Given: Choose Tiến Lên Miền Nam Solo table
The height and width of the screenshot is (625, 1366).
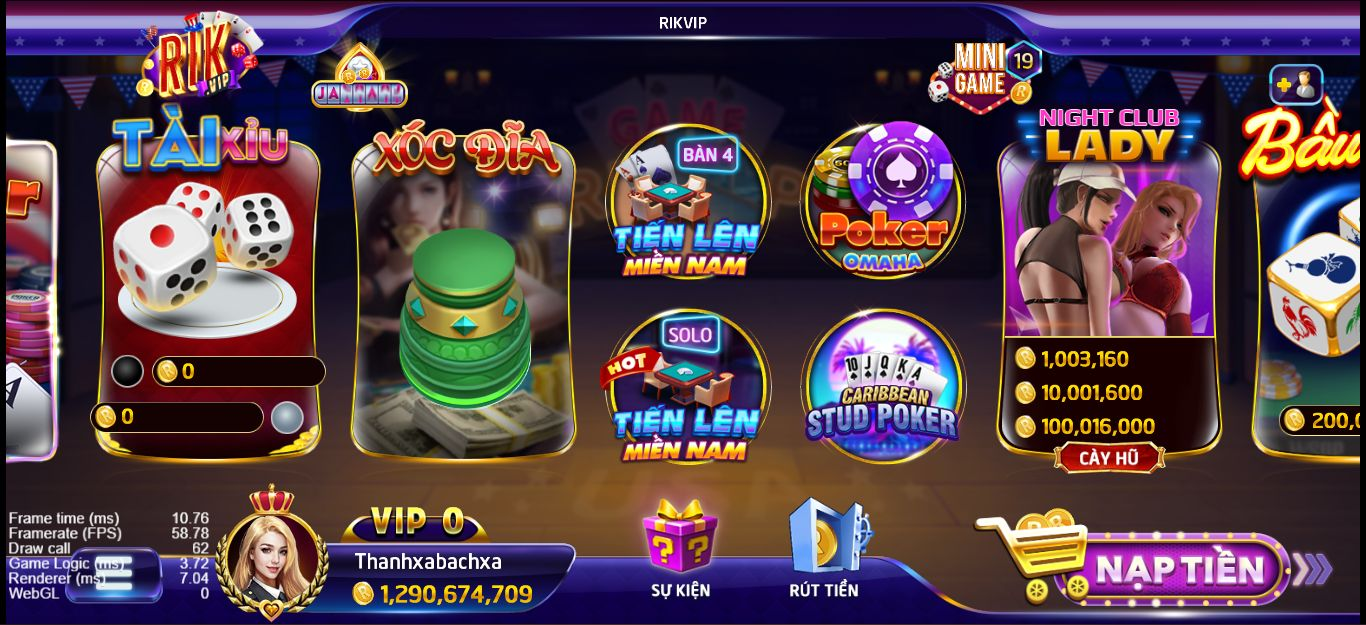Looking at the screenshot, I should tap(687, 388).
